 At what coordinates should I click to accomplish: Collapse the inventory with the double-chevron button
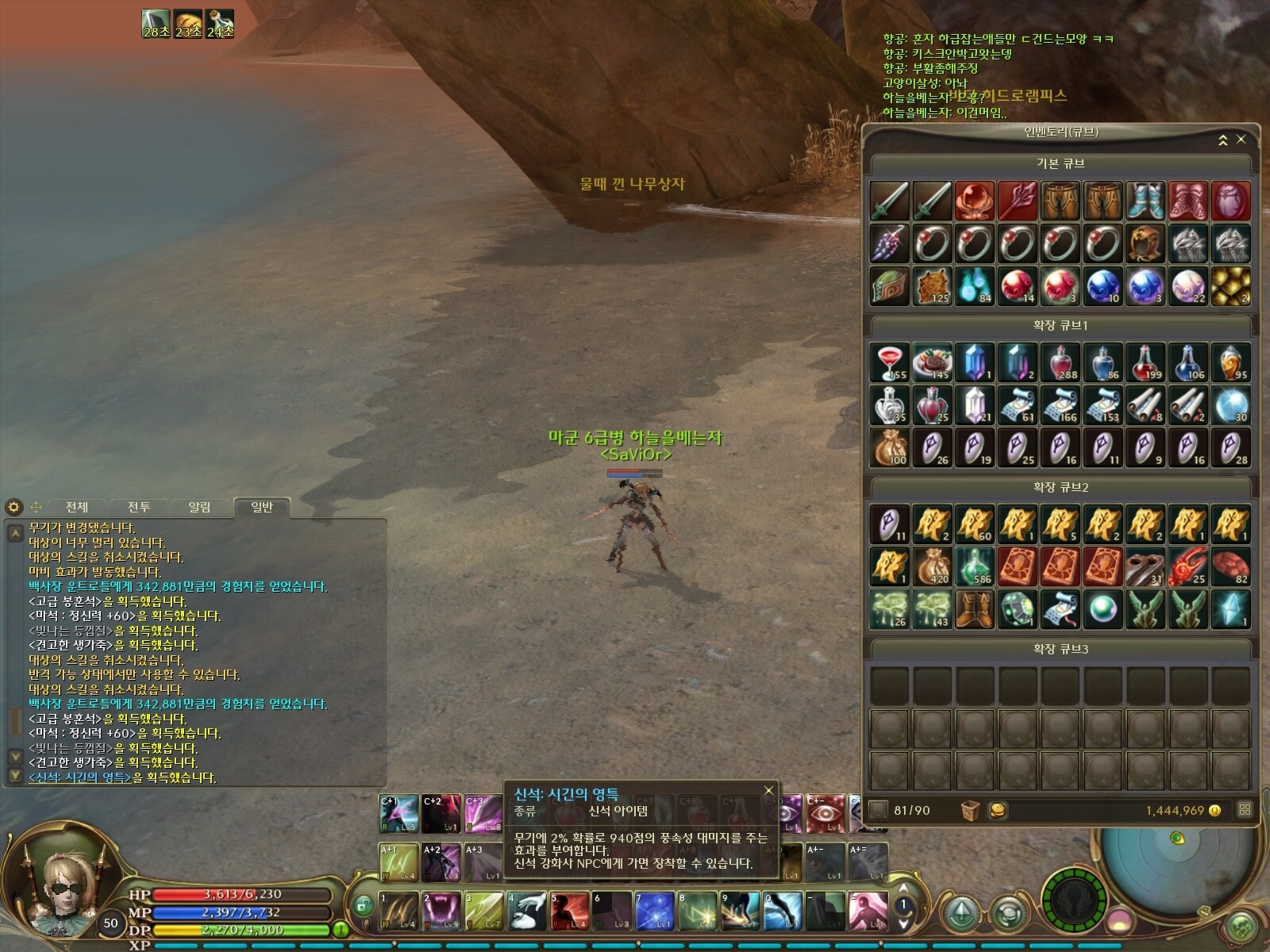(1223, 140)
